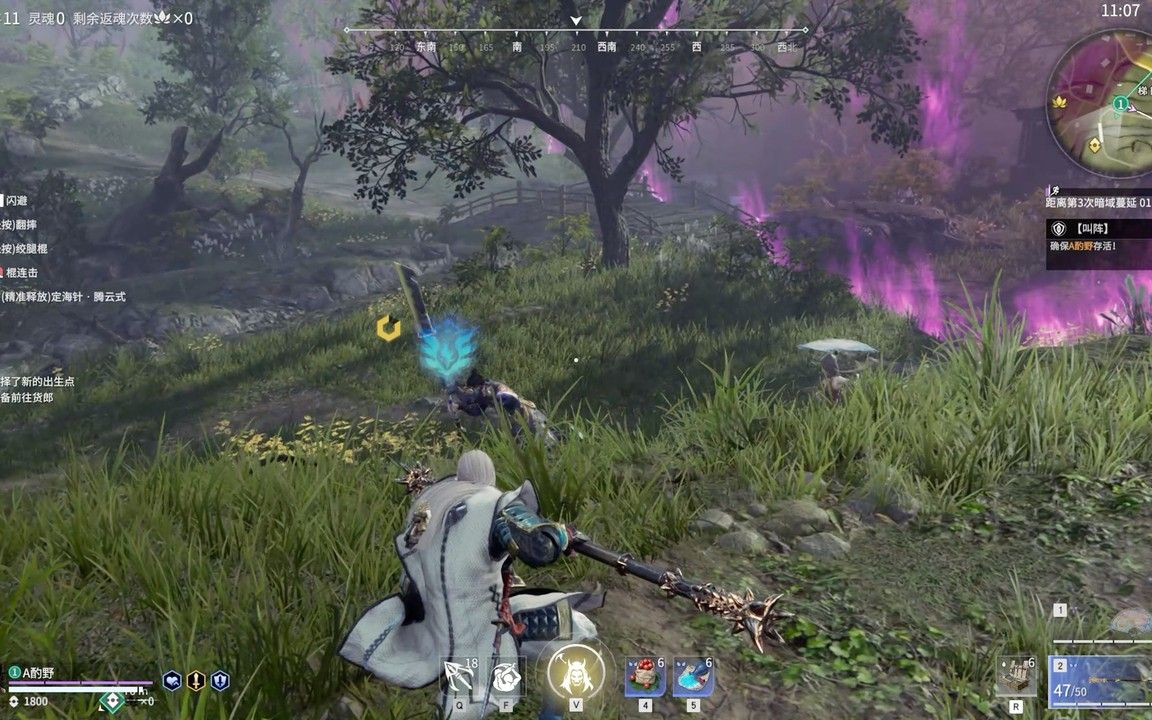Switch to the equipped blue weapon slot
Viewport: 1152px width, 720px height.
coord(1100,680)
